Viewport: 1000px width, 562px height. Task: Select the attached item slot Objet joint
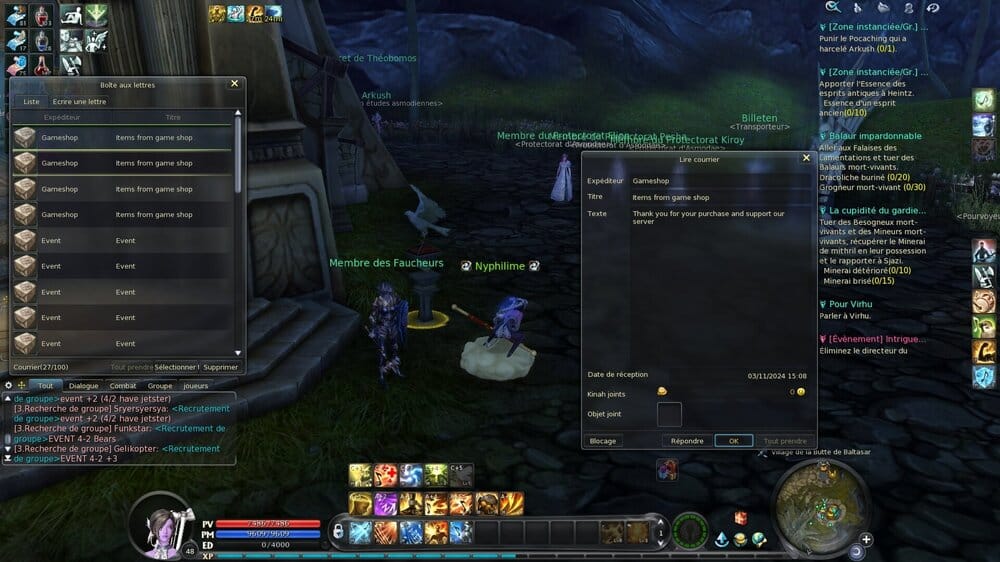[669, 414]
